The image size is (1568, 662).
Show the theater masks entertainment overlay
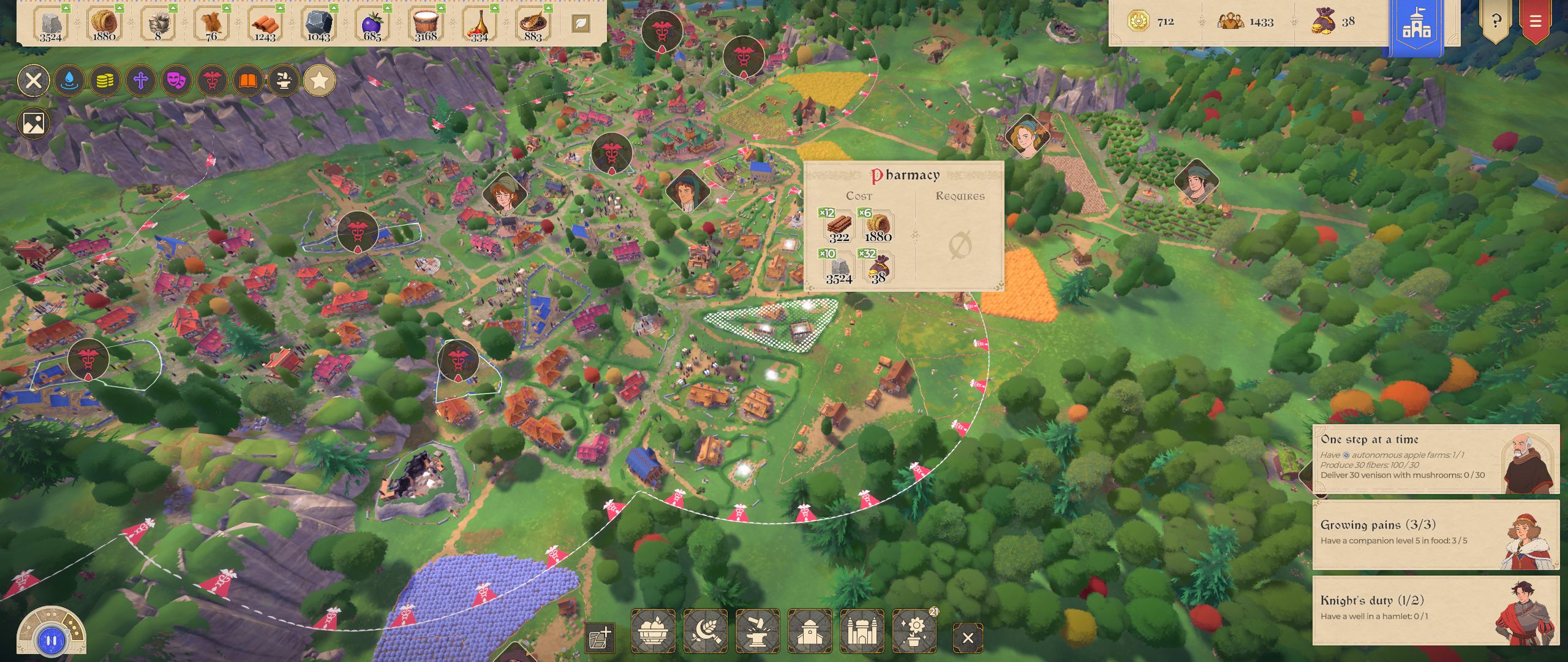click(x=176, y=80)
